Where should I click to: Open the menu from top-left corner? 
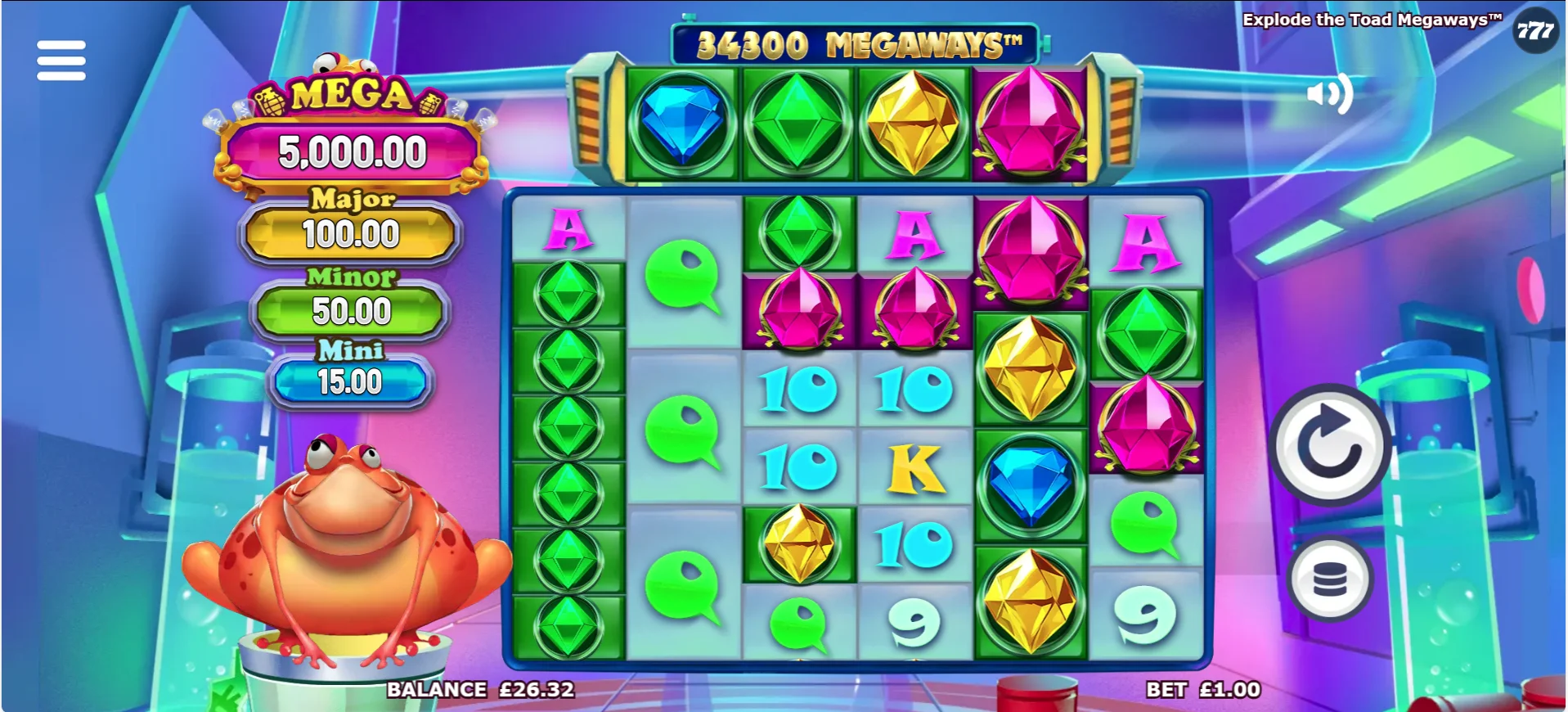click(x=61, y=60)
